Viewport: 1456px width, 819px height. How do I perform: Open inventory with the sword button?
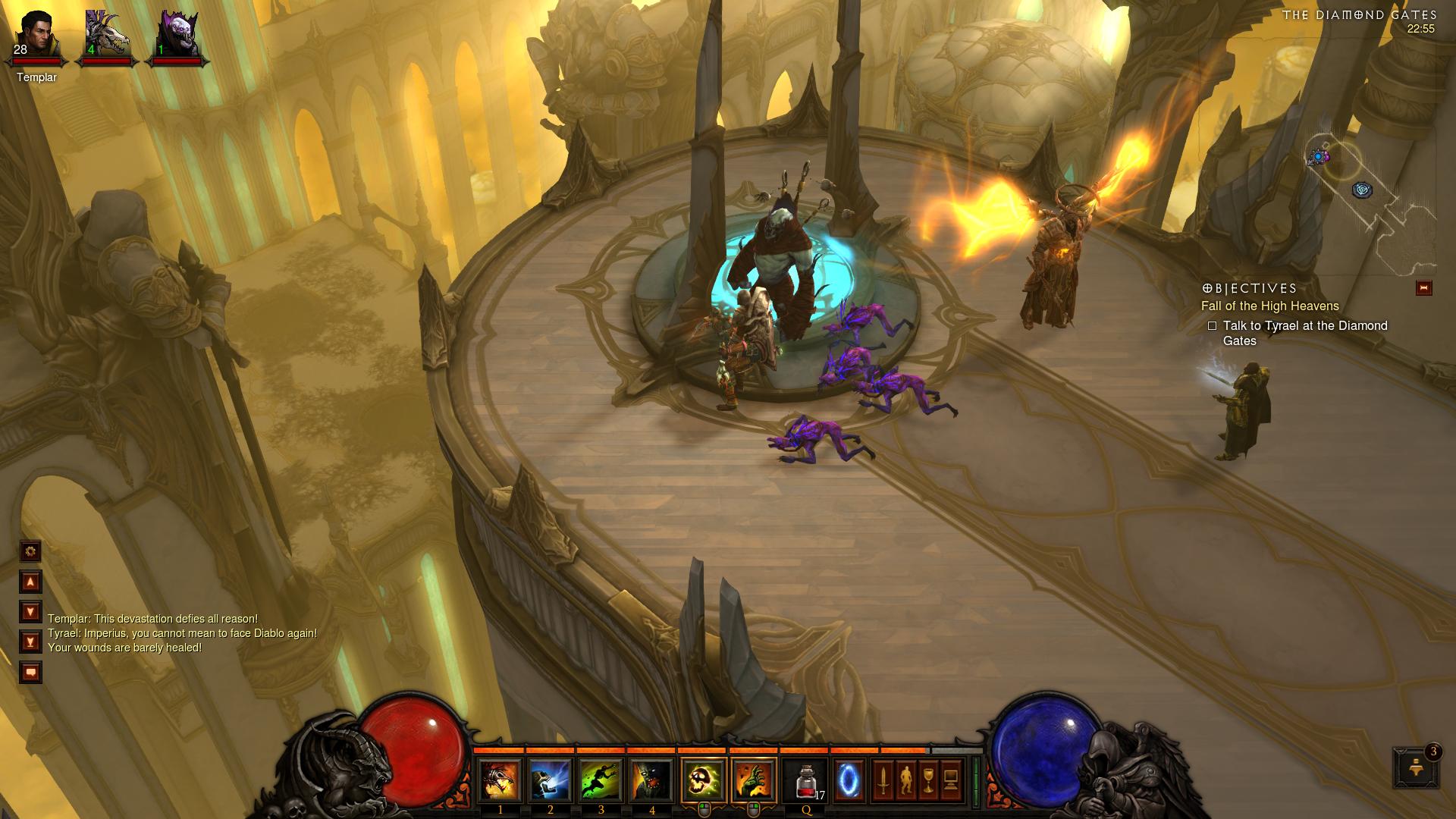883,780
